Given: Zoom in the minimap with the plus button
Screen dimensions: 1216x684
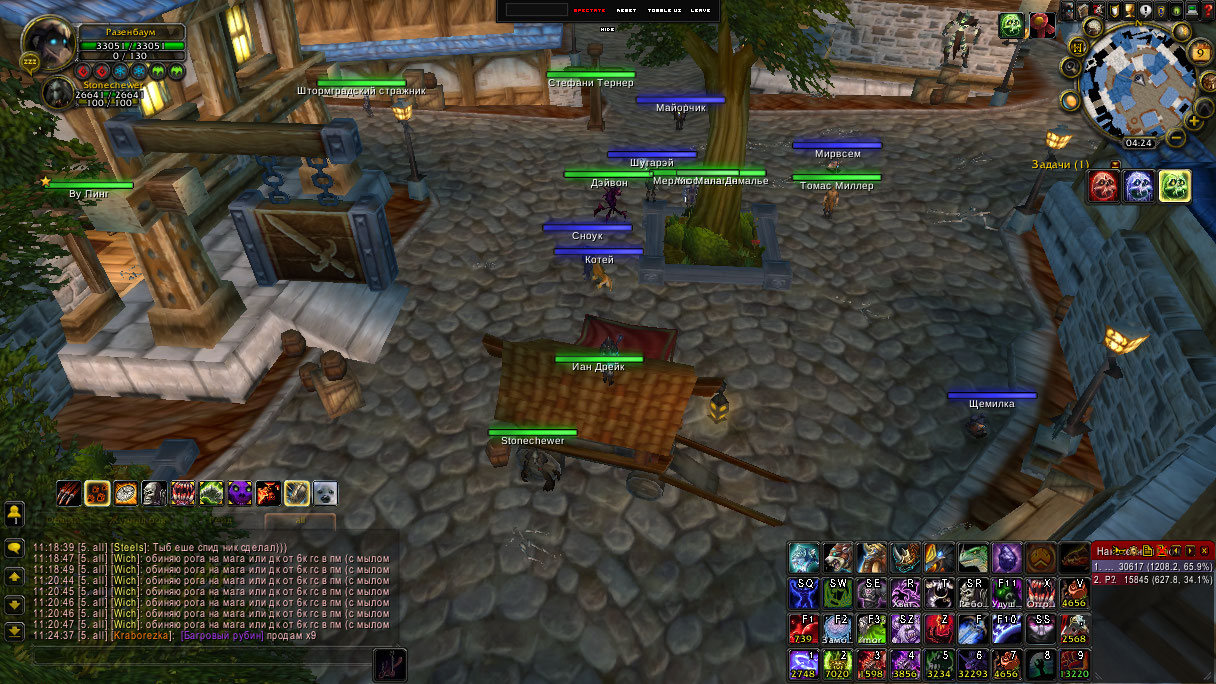Looking at the screenshot, I should coord(1193,121).
